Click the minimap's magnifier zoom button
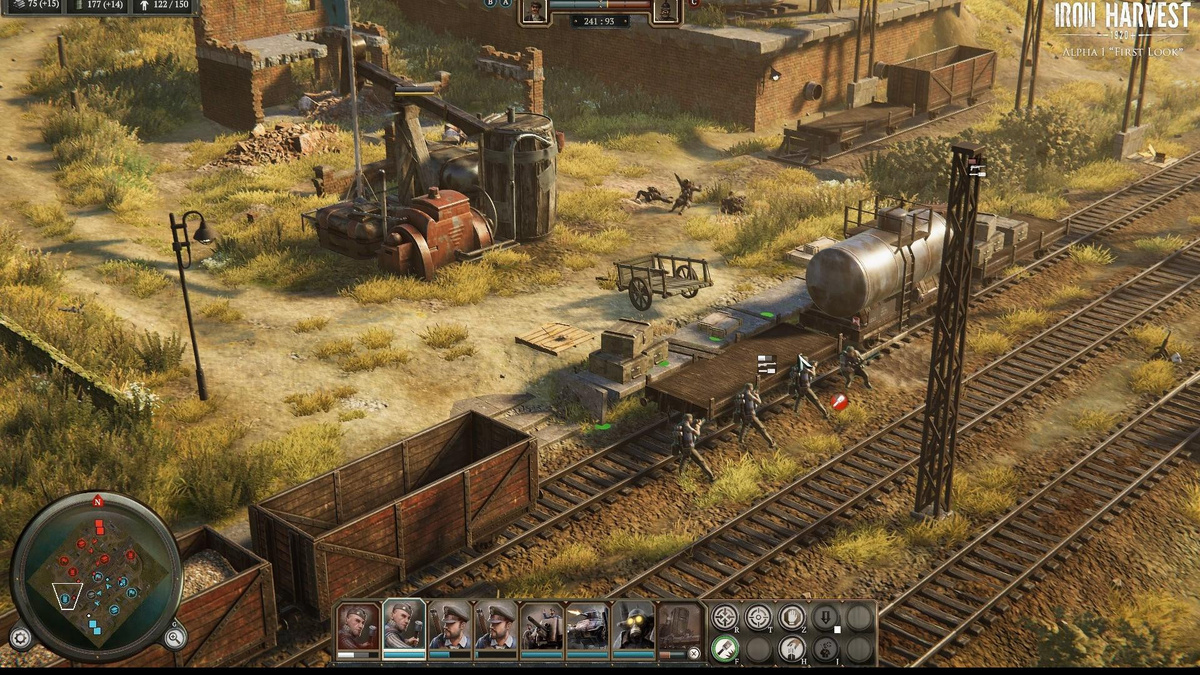This screenshot has width=1200, height=675. coord(174,637)
